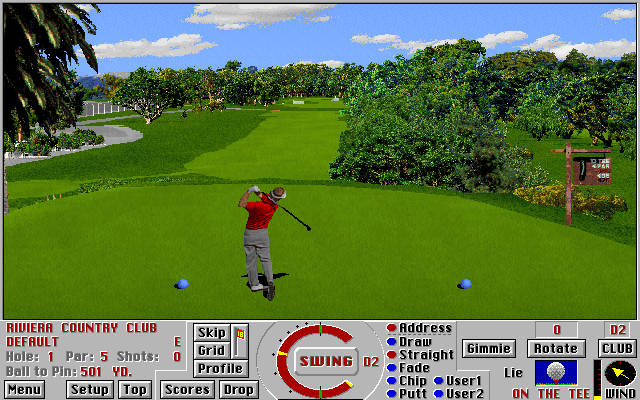Screen dimensions: 640x400
Task: Open the Menu button
Action: click(x=24, y=389)
